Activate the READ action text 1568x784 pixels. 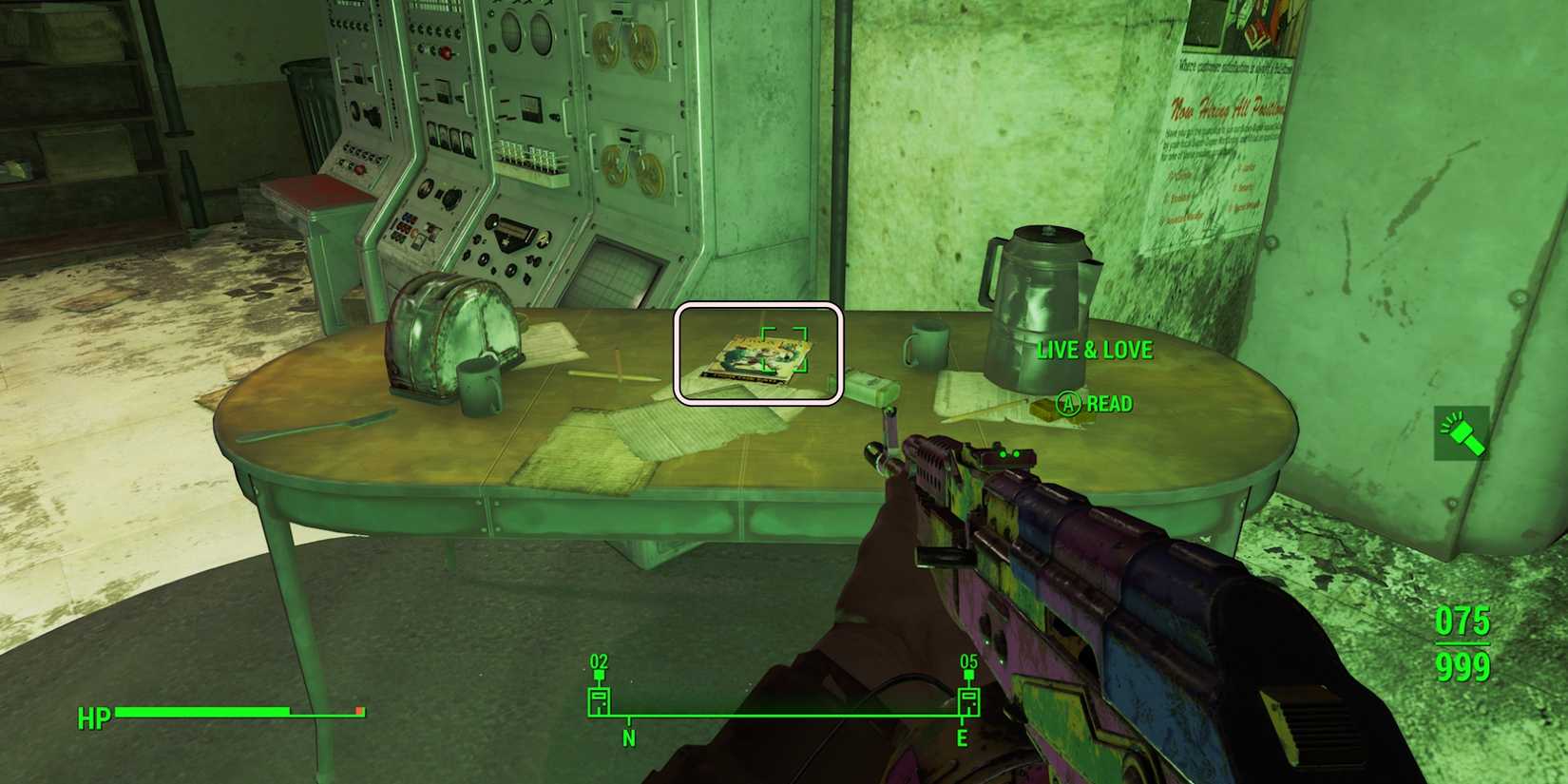(1109, 403)
